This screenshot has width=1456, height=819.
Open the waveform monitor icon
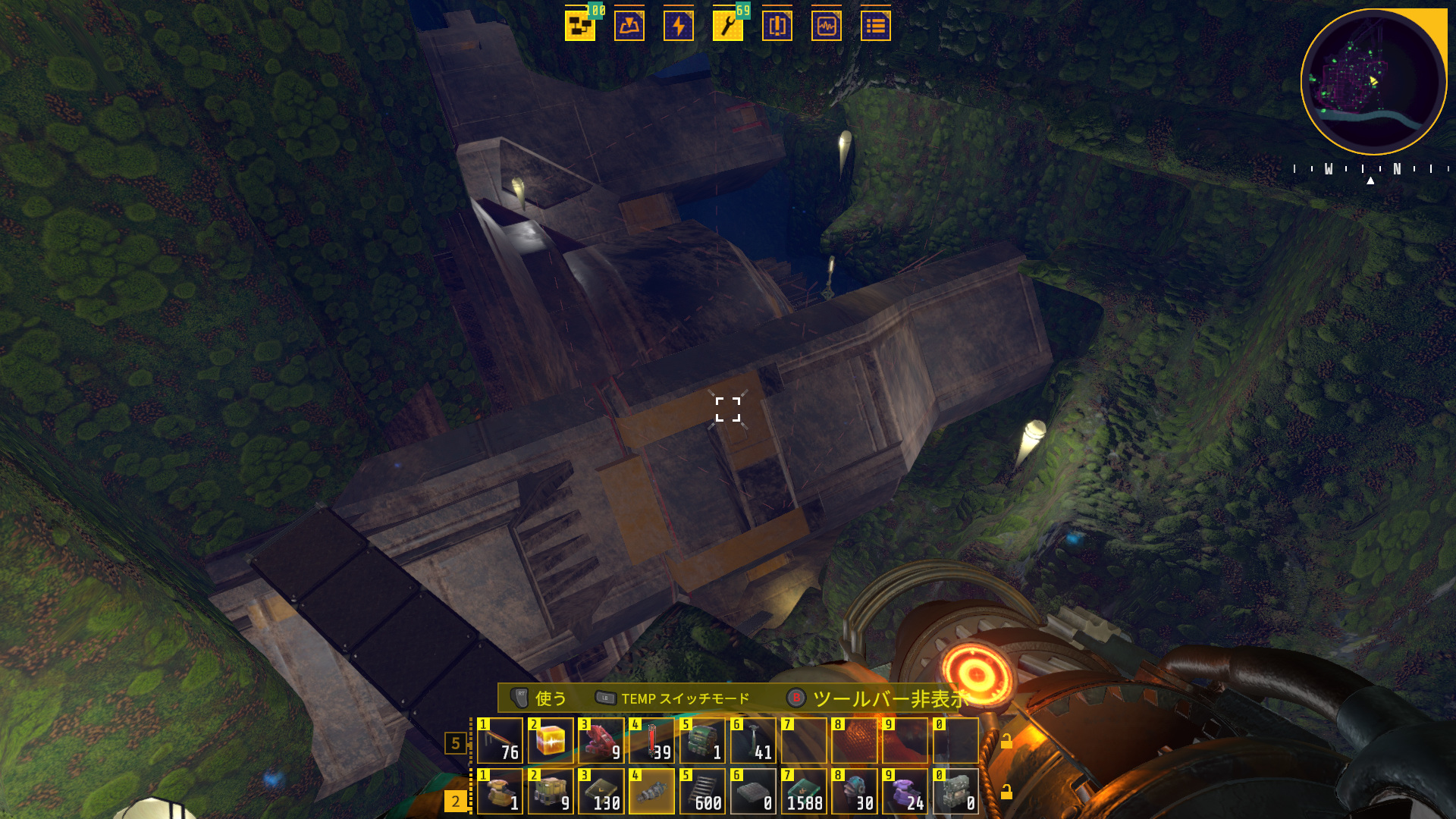pyautogui.click(x=826, y=26)
